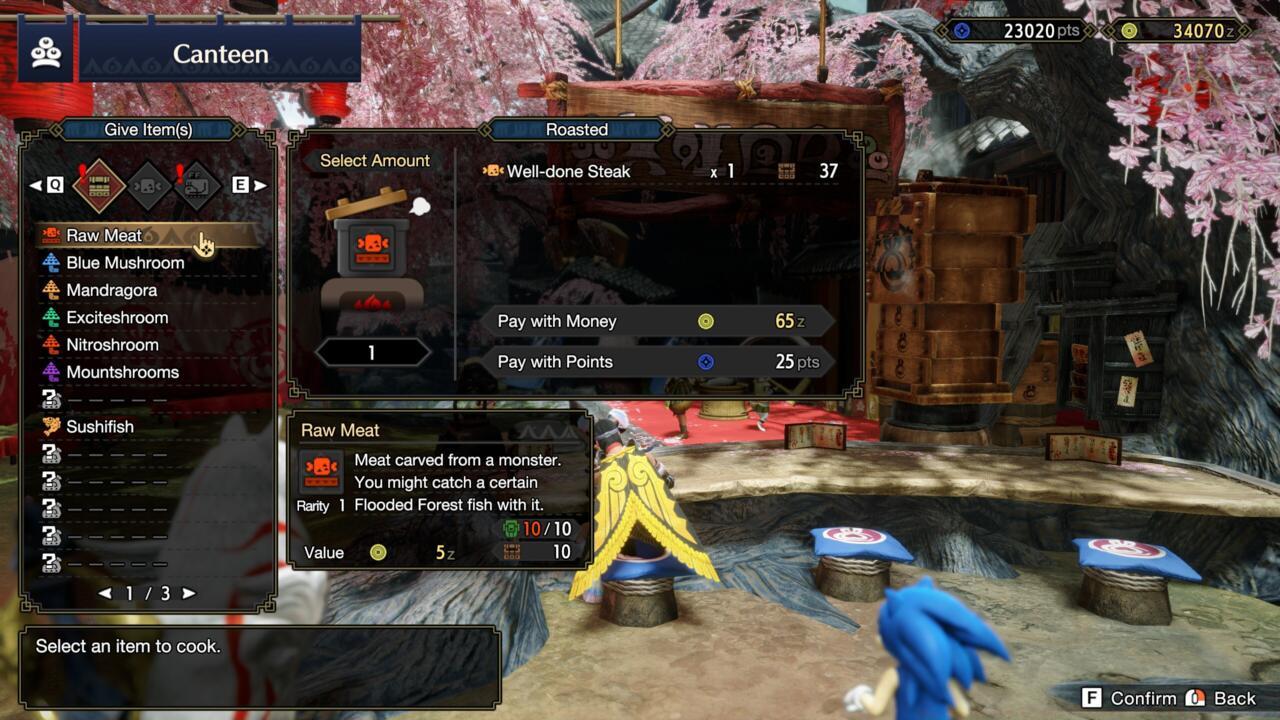Go to next item list page

click(x=188, y=593)
